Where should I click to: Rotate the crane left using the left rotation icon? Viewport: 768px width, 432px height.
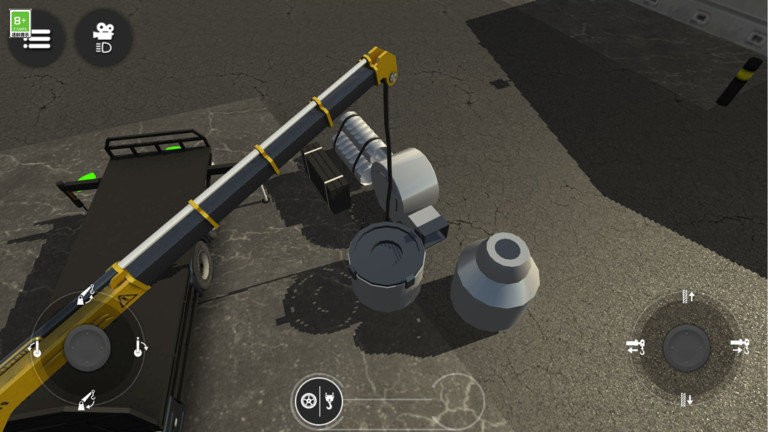click(x=36, y=348)
